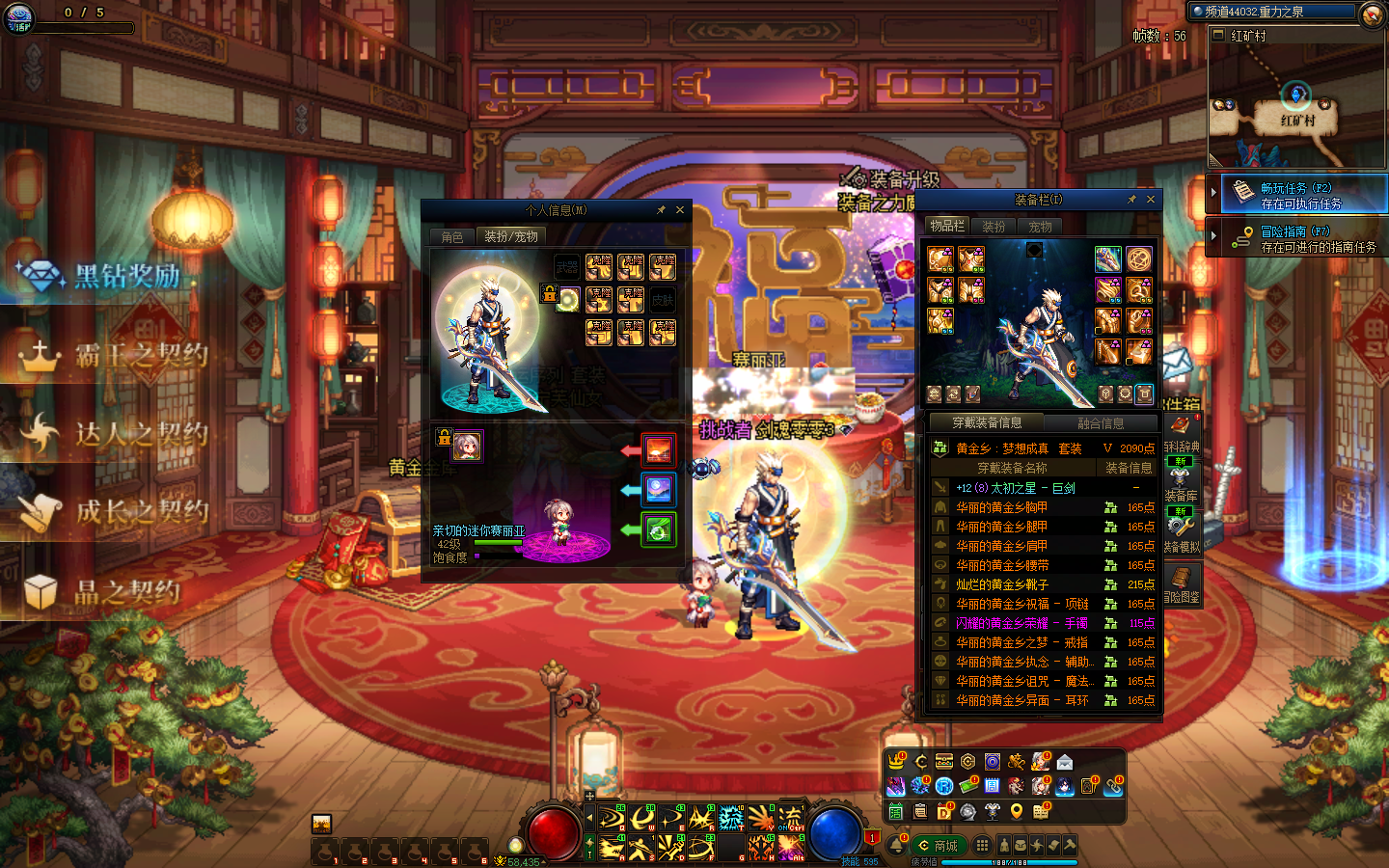Select the 宠物 tab in equipment window
This screenshot has height=868, width=1389.
click(1040, 227)
